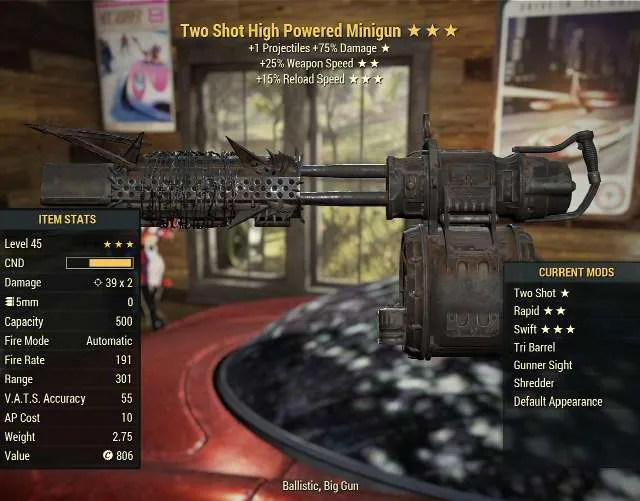The width and height of the screenshot is (640, 501).
Task: Click the Swift three-star mod row
Action: point(544,329)
